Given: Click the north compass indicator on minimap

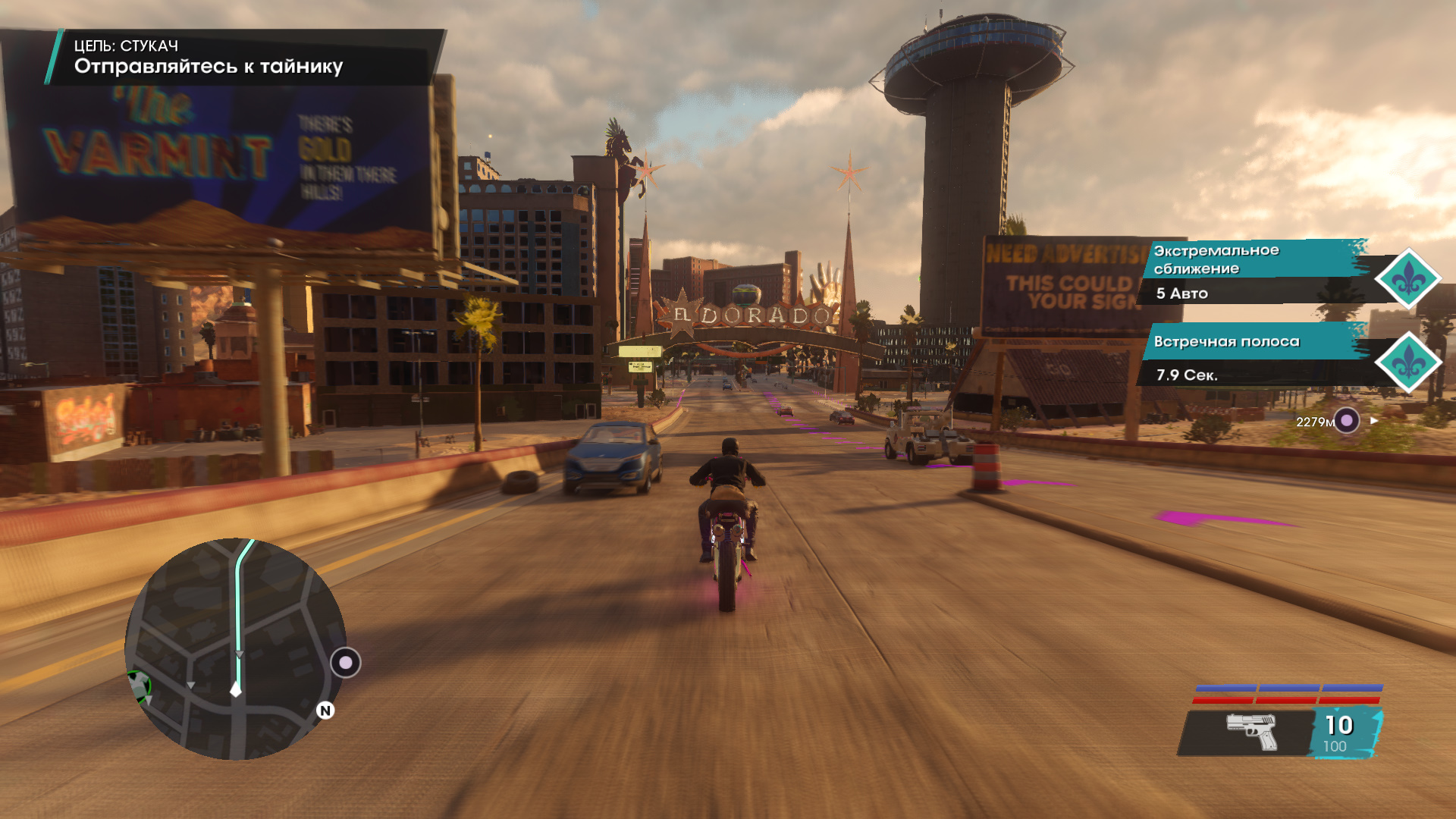Looking at the screenshot, I should pos(325,711).
